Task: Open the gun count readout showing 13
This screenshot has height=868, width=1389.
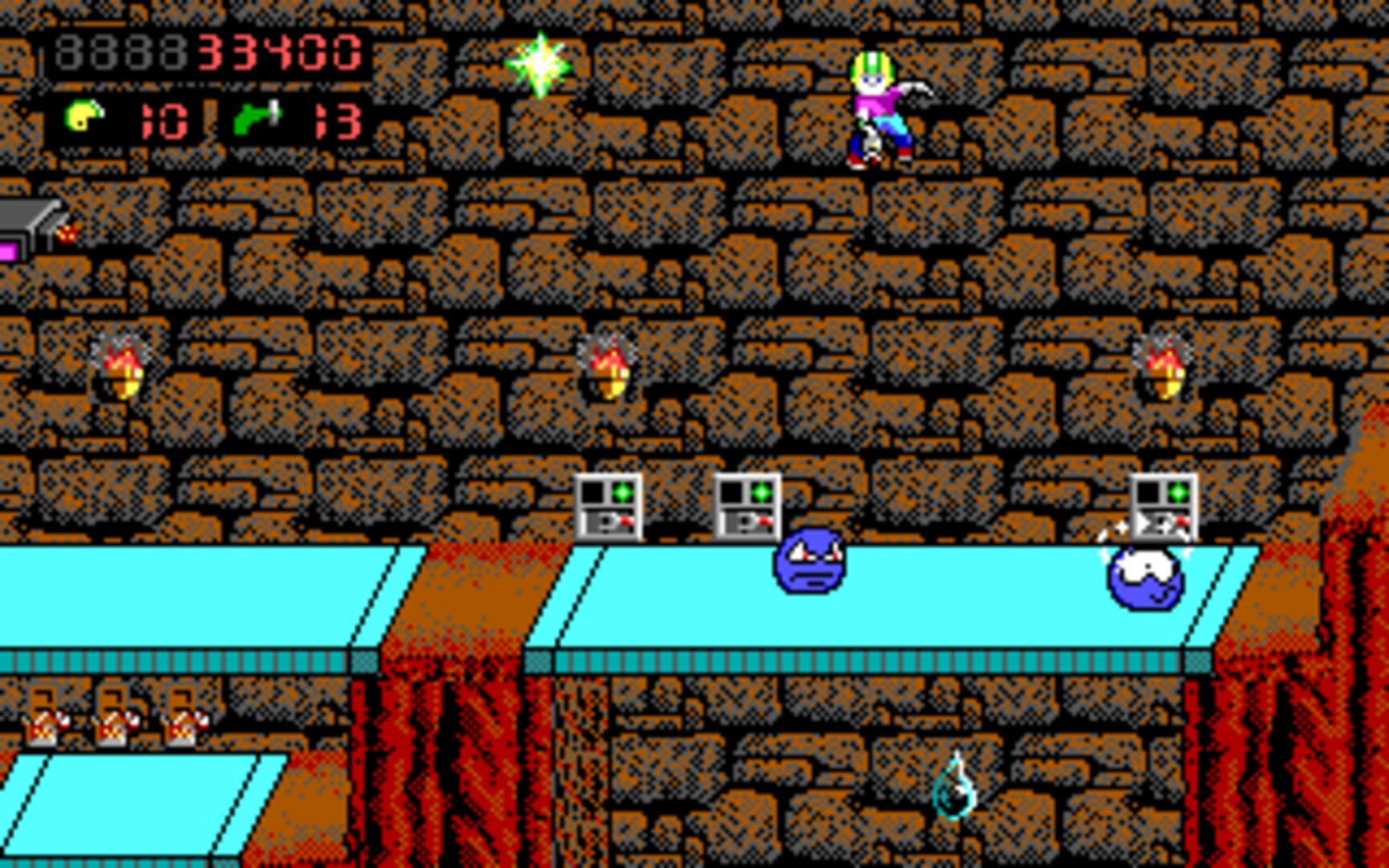Action: (x=338, y=121)
